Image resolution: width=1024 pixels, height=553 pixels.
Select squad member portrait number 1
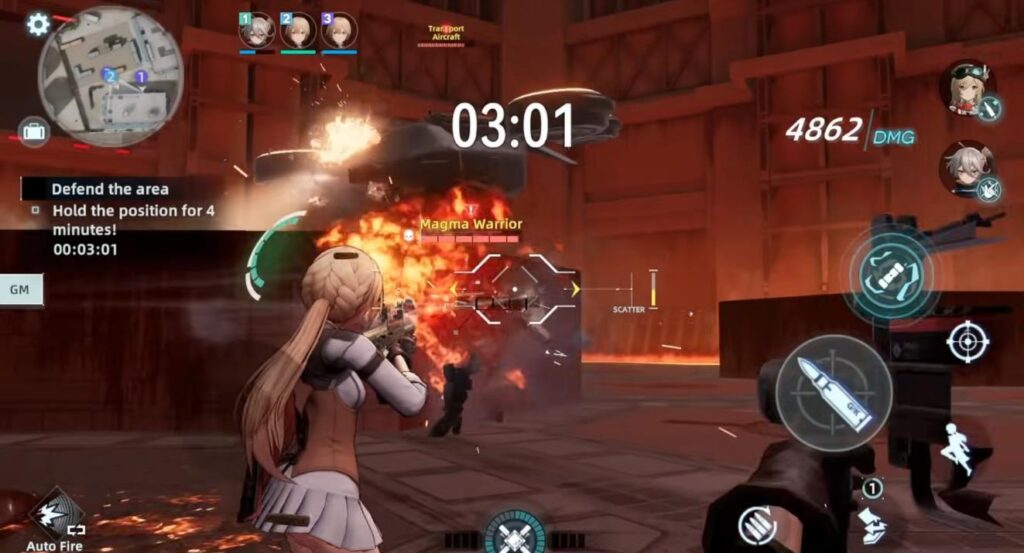256,30
